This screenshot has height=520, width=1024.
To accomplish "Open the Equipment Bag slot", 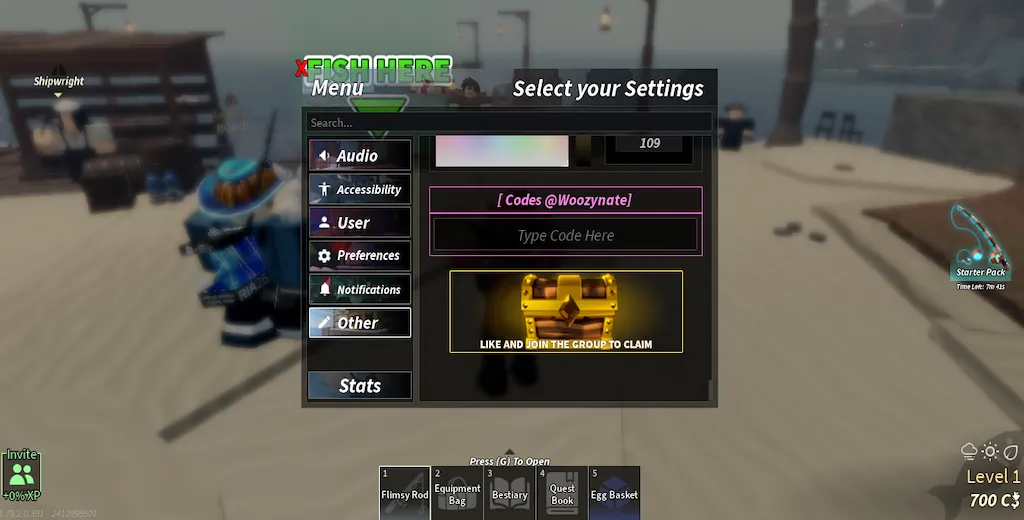I will 457,492.
